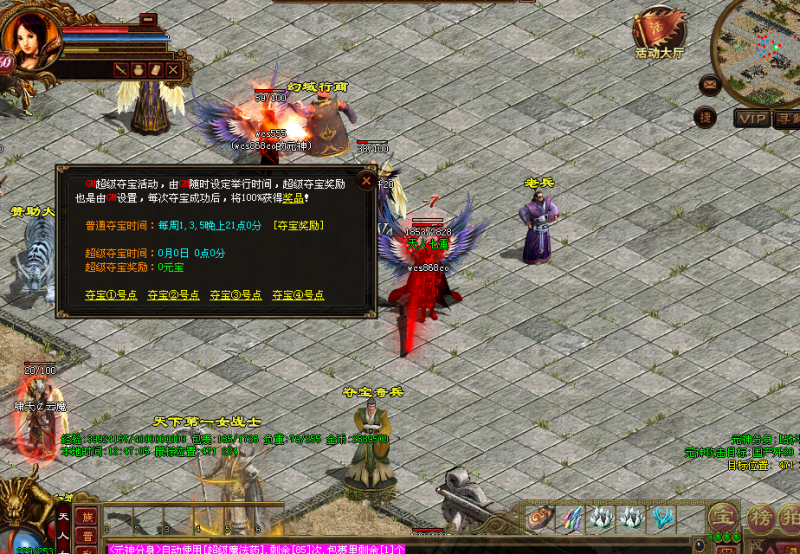This screenshot has width=800, height=554.
Task: Open the sword icon under the portrait
Action: click(x=122, y=69)
